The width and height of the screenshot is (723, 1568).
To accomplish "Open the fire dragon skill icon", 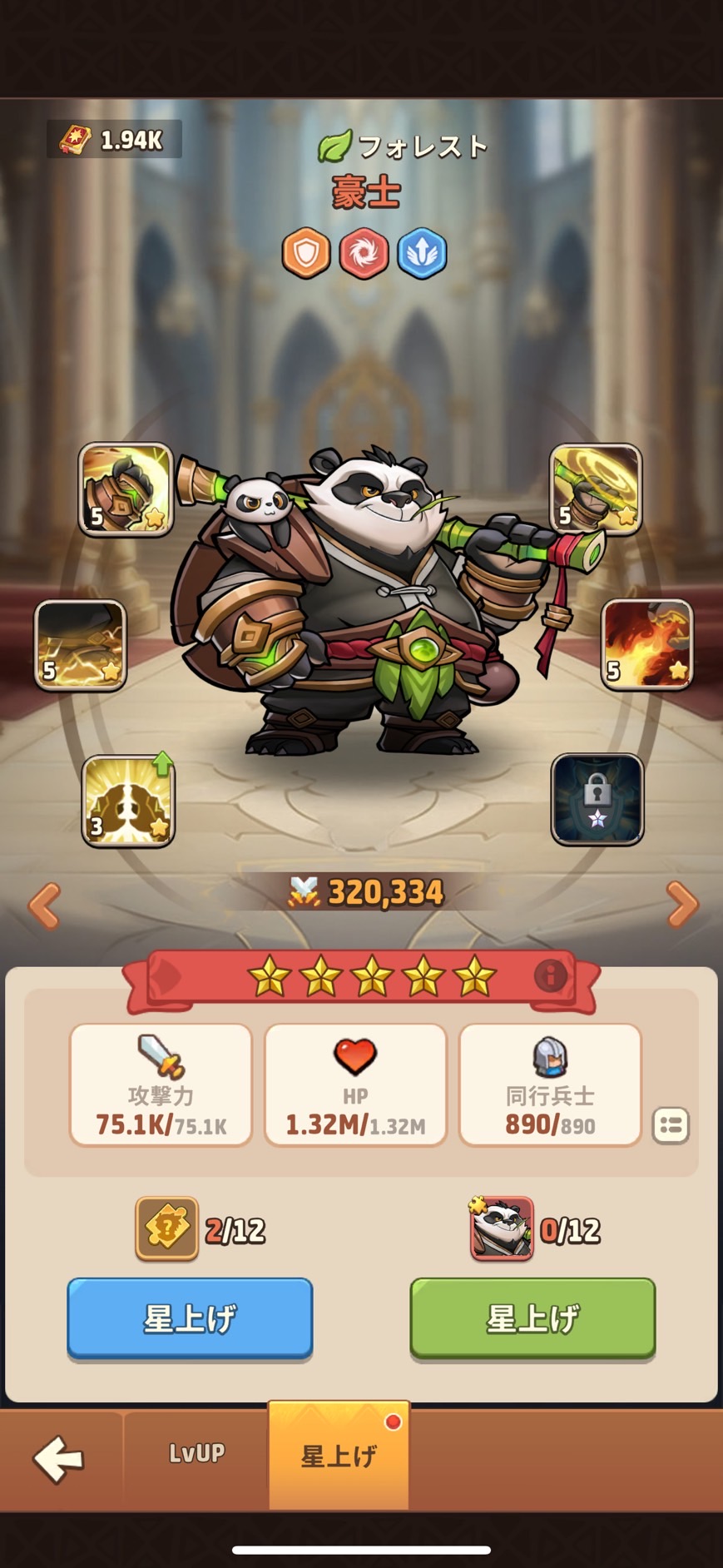I will (x=647, y=644).
